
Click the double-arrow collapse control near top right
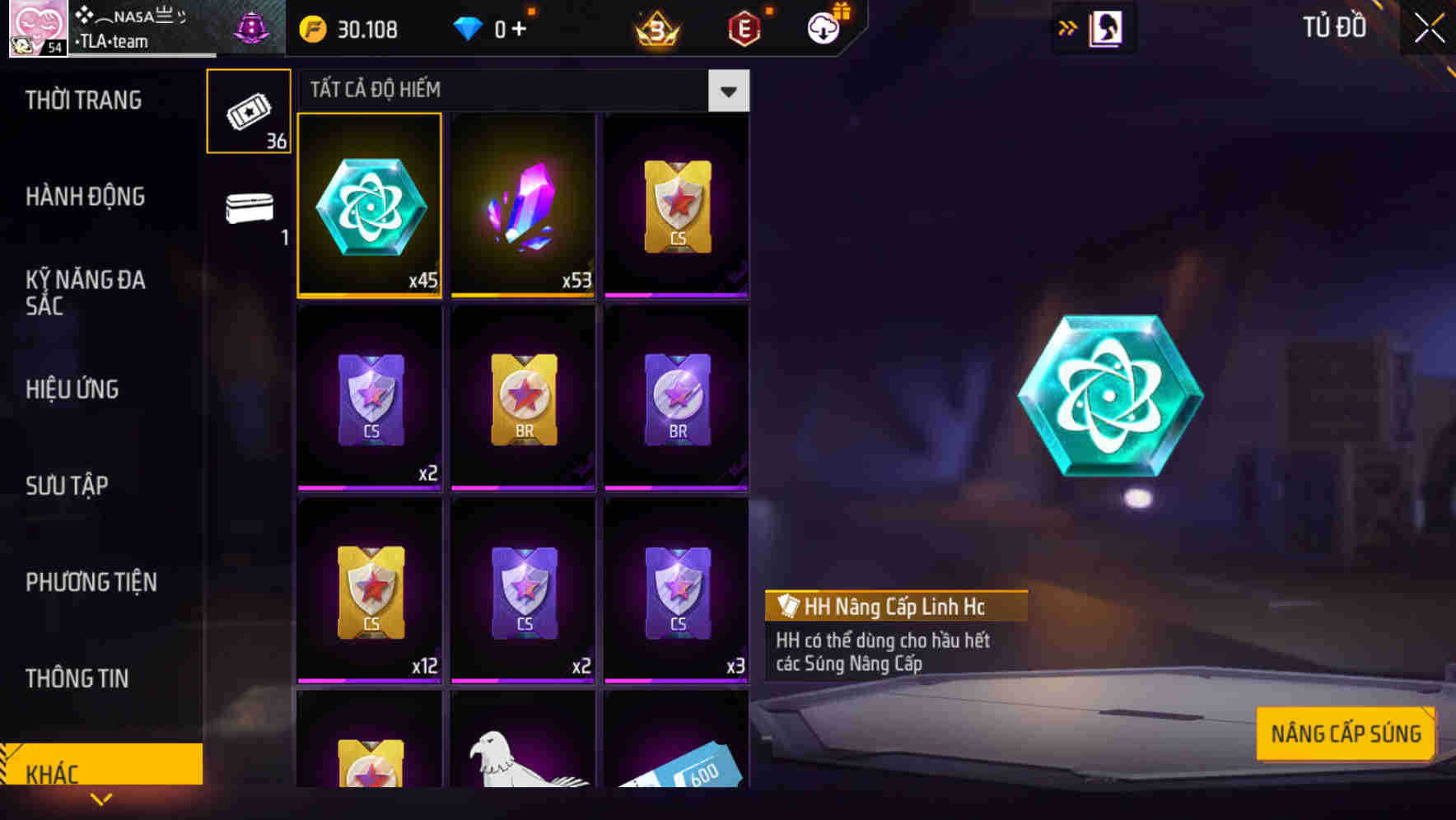pyautogui.click(x=1068, y=27)
